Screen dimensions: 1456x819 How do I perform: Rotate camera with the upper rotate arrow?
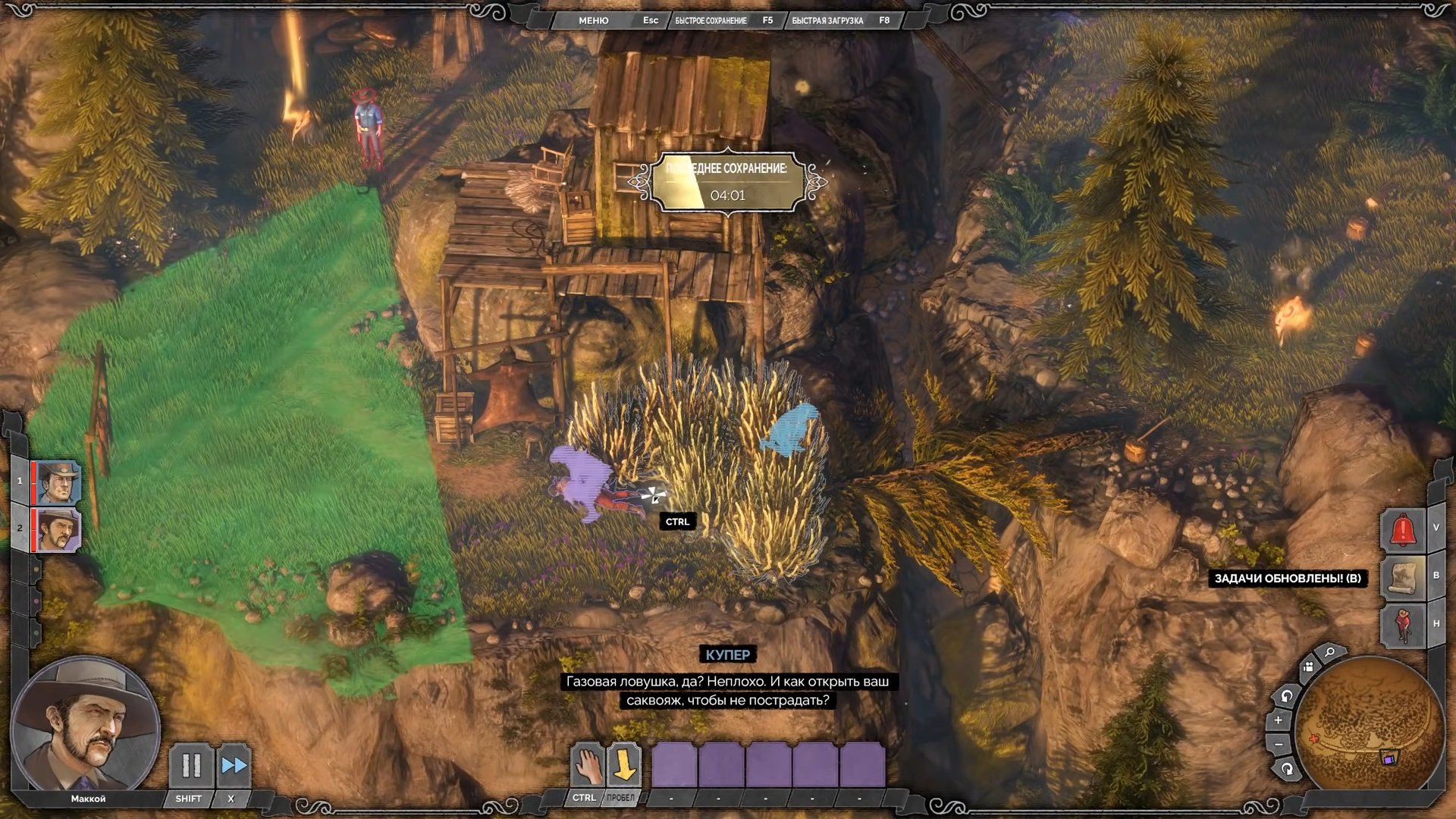[x=1287, y=695]
